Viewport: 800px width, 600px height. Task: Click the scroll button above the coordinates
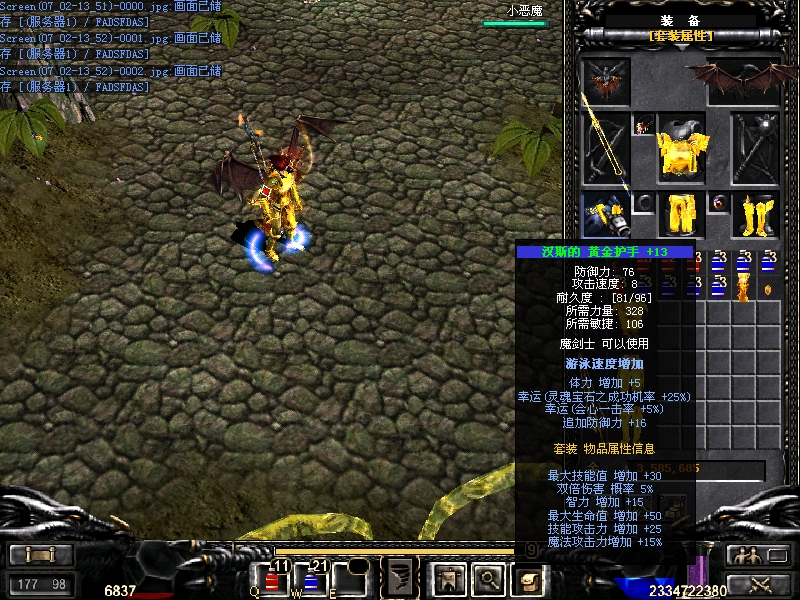click(x=40, y=555)
